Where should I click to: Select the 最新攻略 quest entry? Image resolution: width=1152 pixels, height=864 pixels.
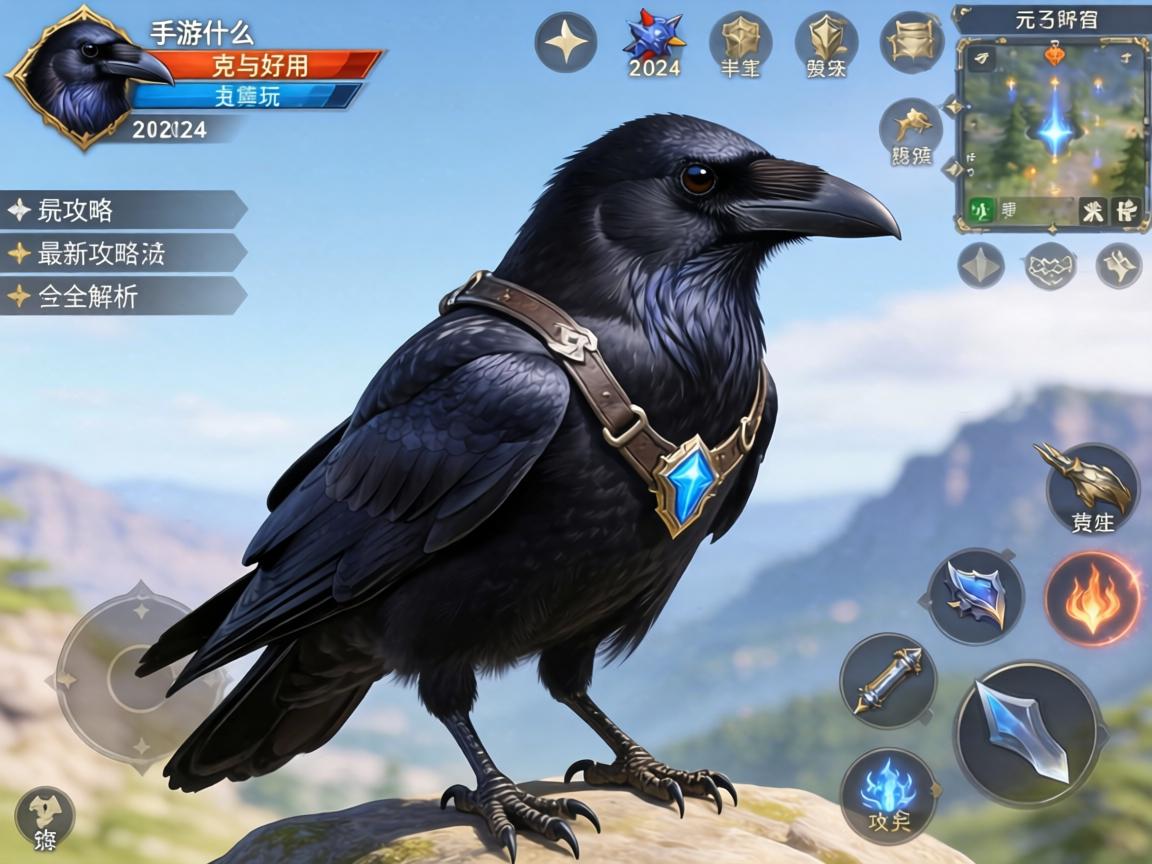click(x=120, y=254)
